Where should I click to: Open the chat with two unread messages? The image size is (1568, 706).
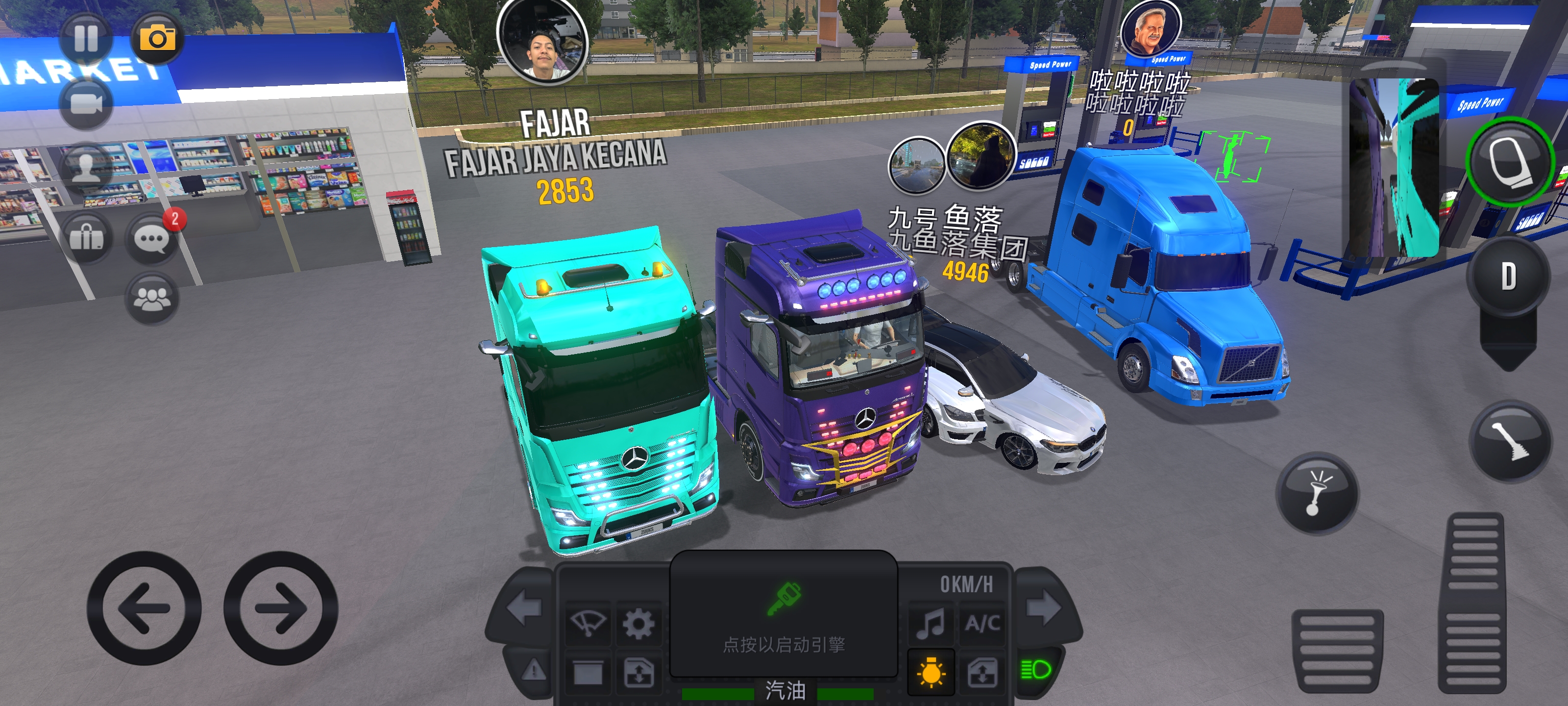click(151, 238)
